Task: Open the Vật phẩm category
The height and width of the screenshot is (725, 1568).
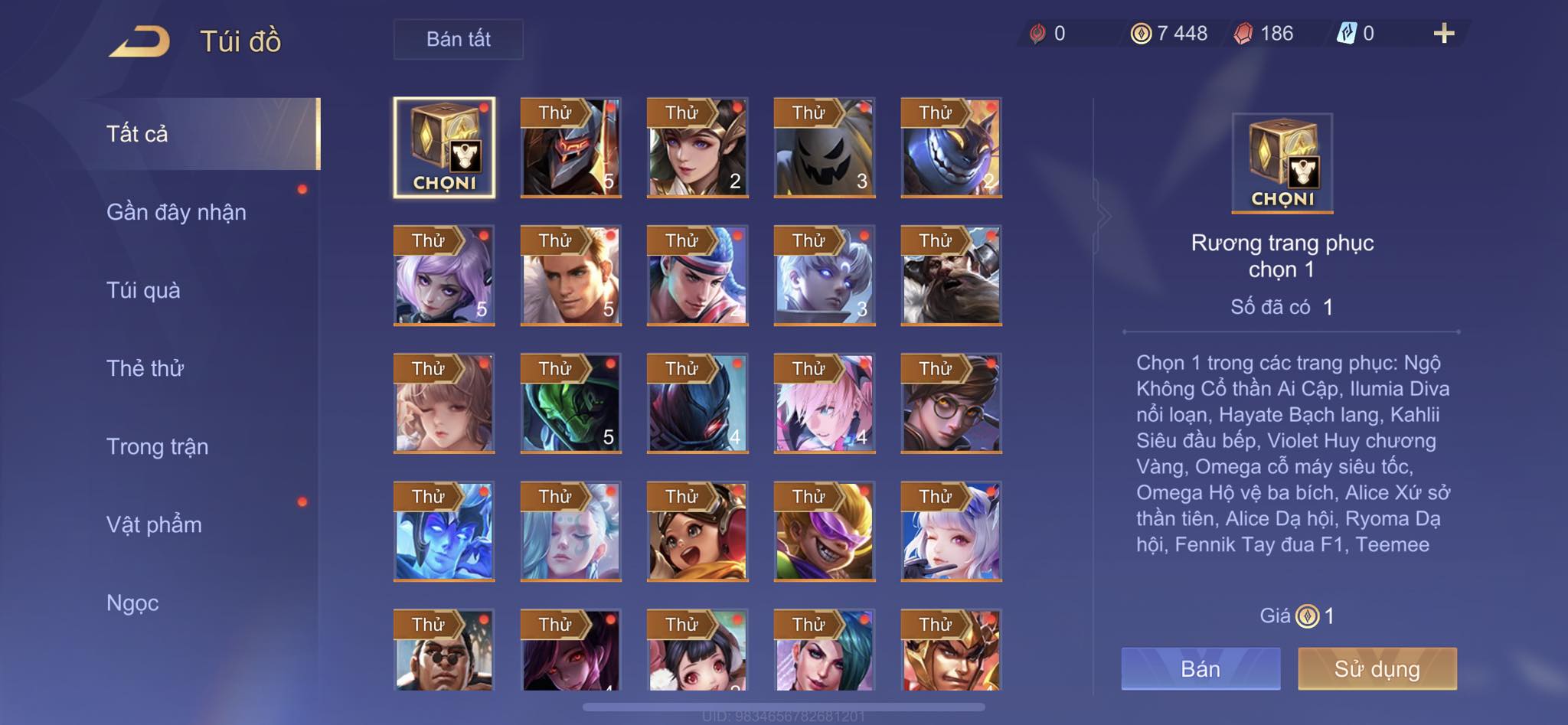Action: (154, 524)
